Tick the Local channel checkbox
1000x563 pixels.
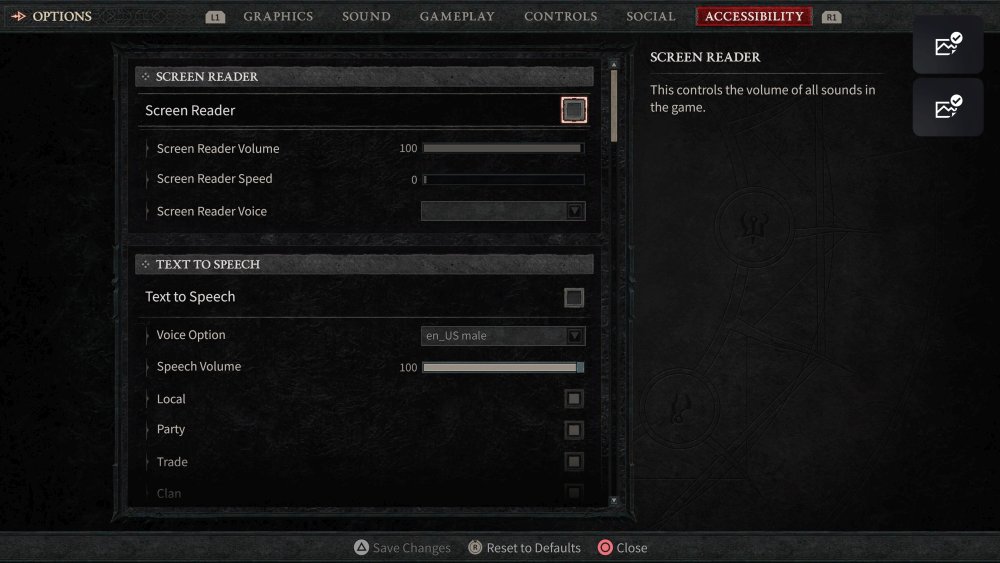click(x=574, y=399)
